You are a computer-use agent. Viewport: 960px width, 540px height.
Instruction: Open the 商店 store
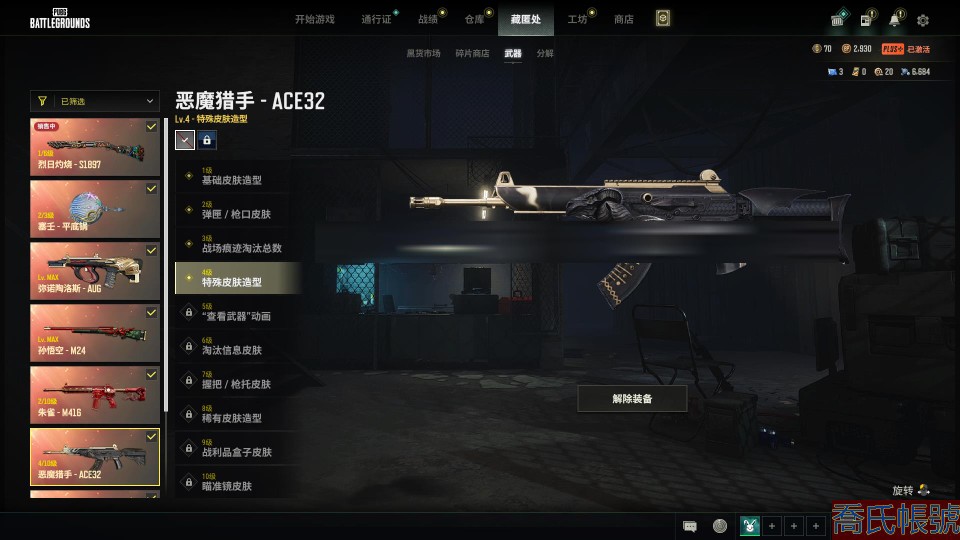pos(623,19)
